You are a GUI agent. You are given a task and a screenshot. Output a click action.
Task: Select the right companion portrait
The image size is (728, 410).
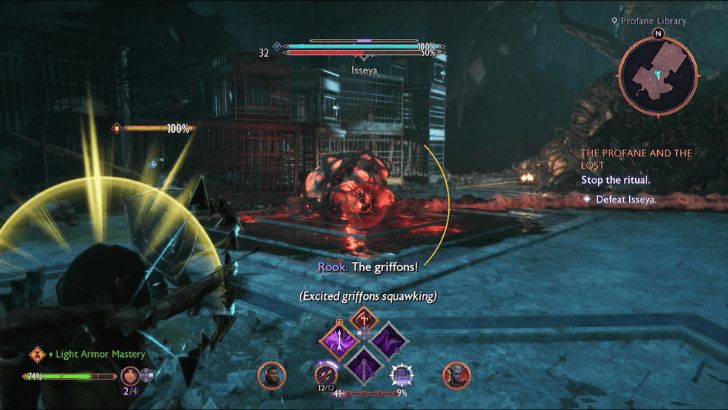[x=456, y=375]
